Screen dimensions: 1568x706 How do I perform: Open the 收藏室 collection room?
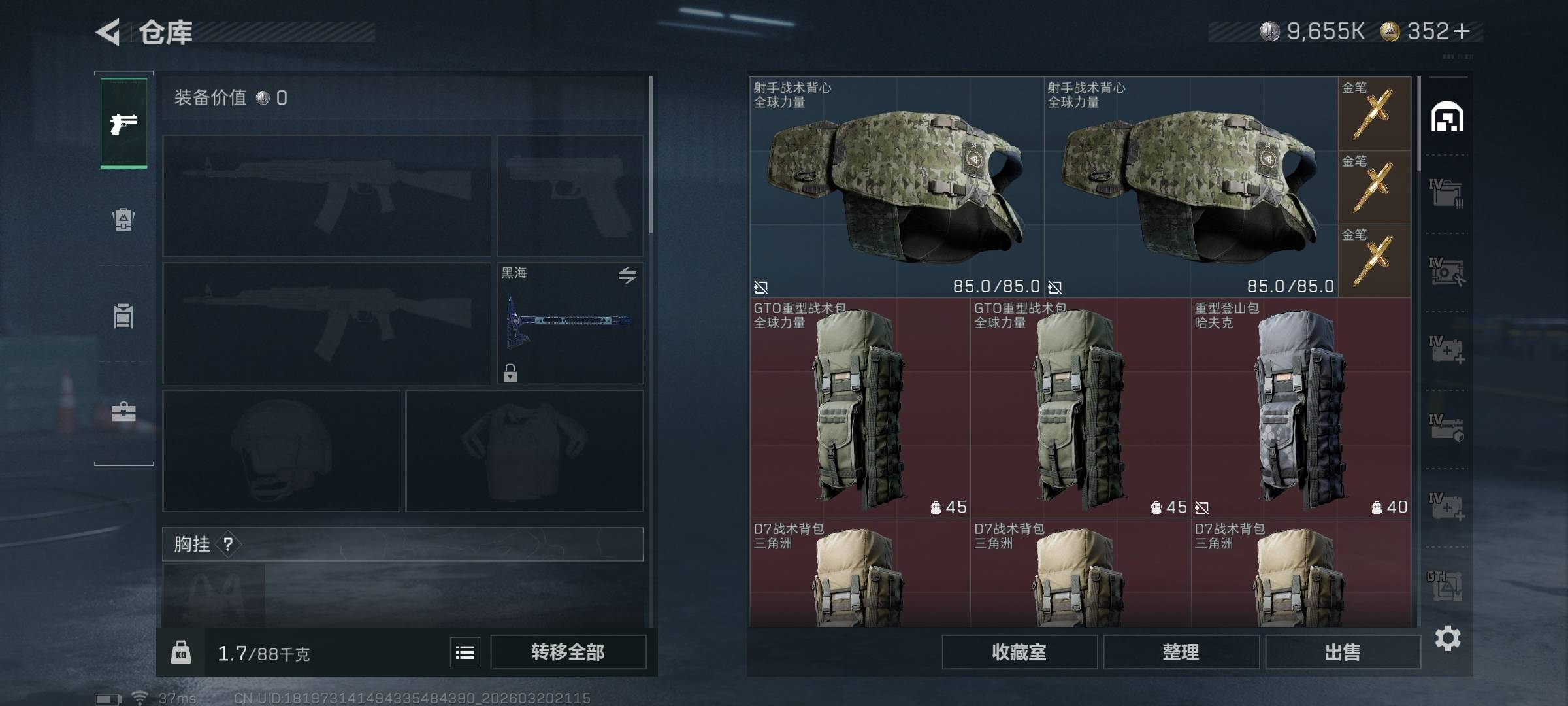1019,652
